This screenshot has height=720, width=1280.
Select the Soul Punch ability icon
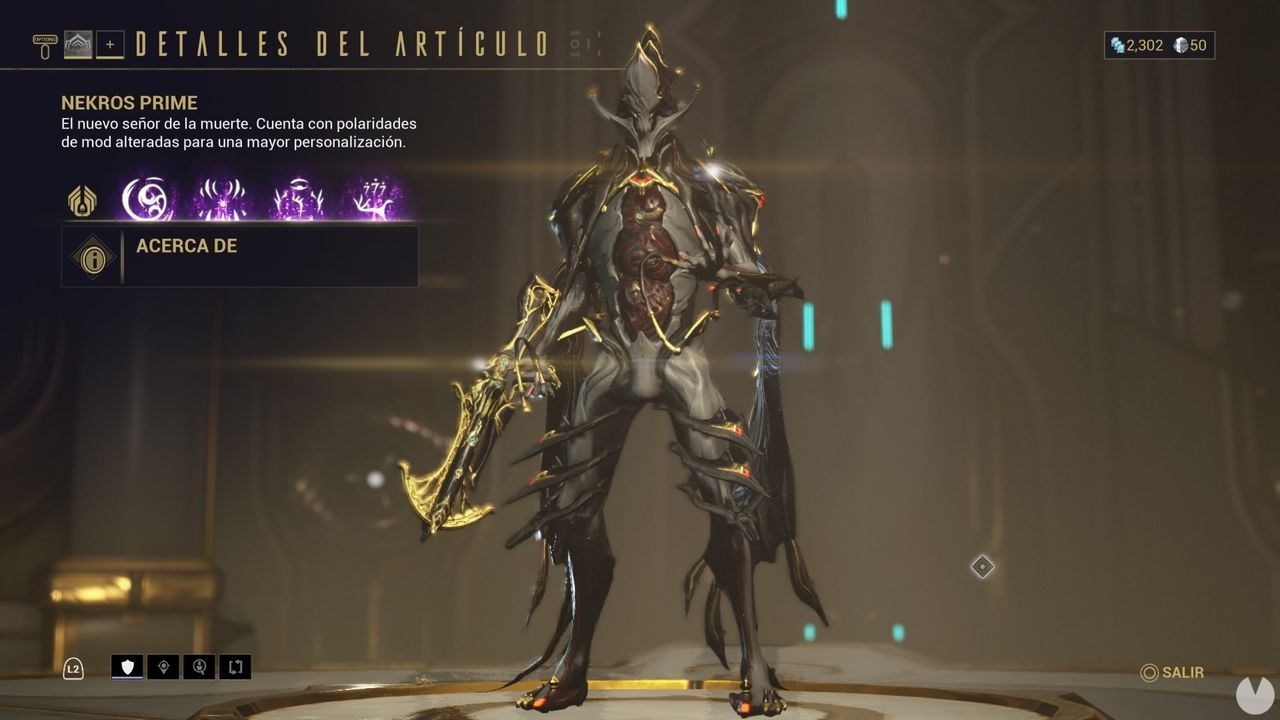point(145,199)
